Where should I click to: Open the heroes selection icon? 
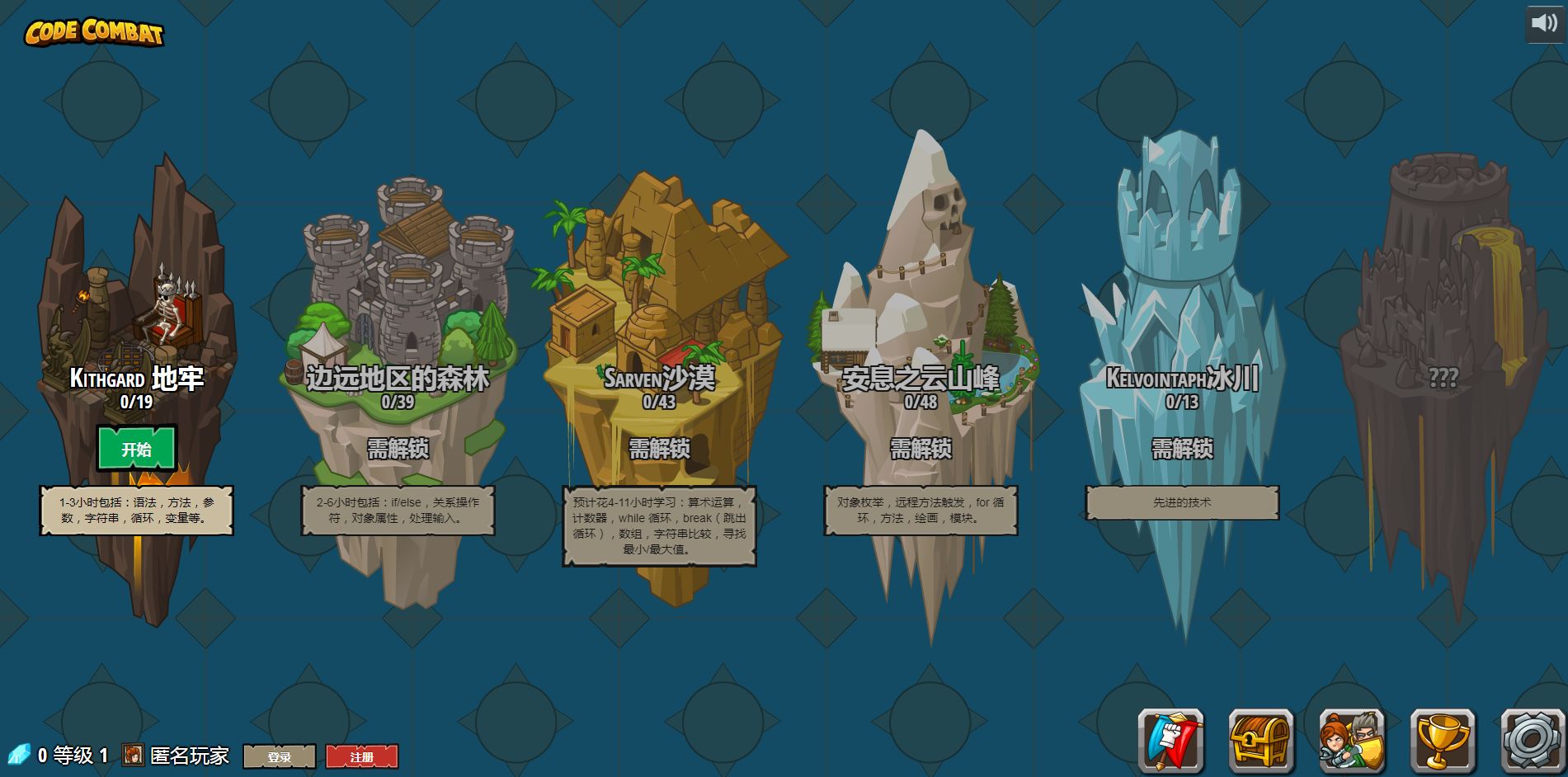(x=1352, y=741)
